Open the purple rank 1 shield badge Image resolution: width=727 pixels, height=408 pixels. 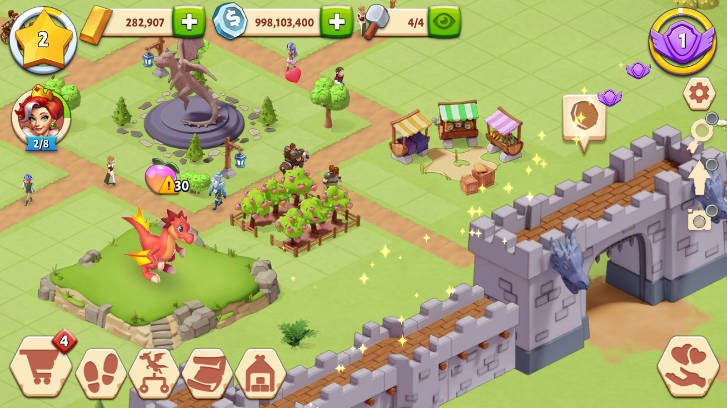tap(683, 41)
